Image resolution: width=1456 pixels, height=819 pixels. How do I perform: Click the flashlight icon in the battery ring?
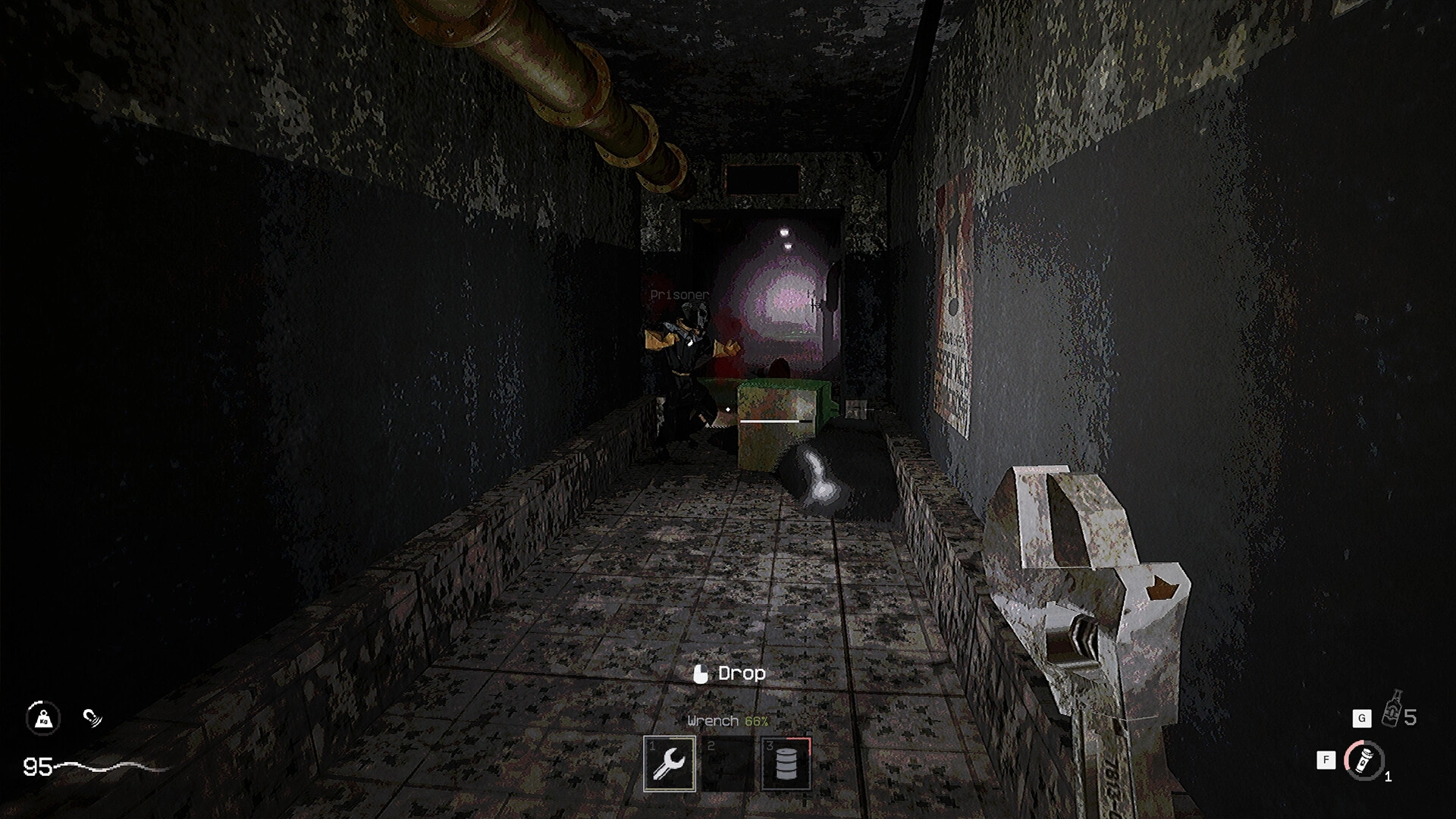coord(1364,761)
